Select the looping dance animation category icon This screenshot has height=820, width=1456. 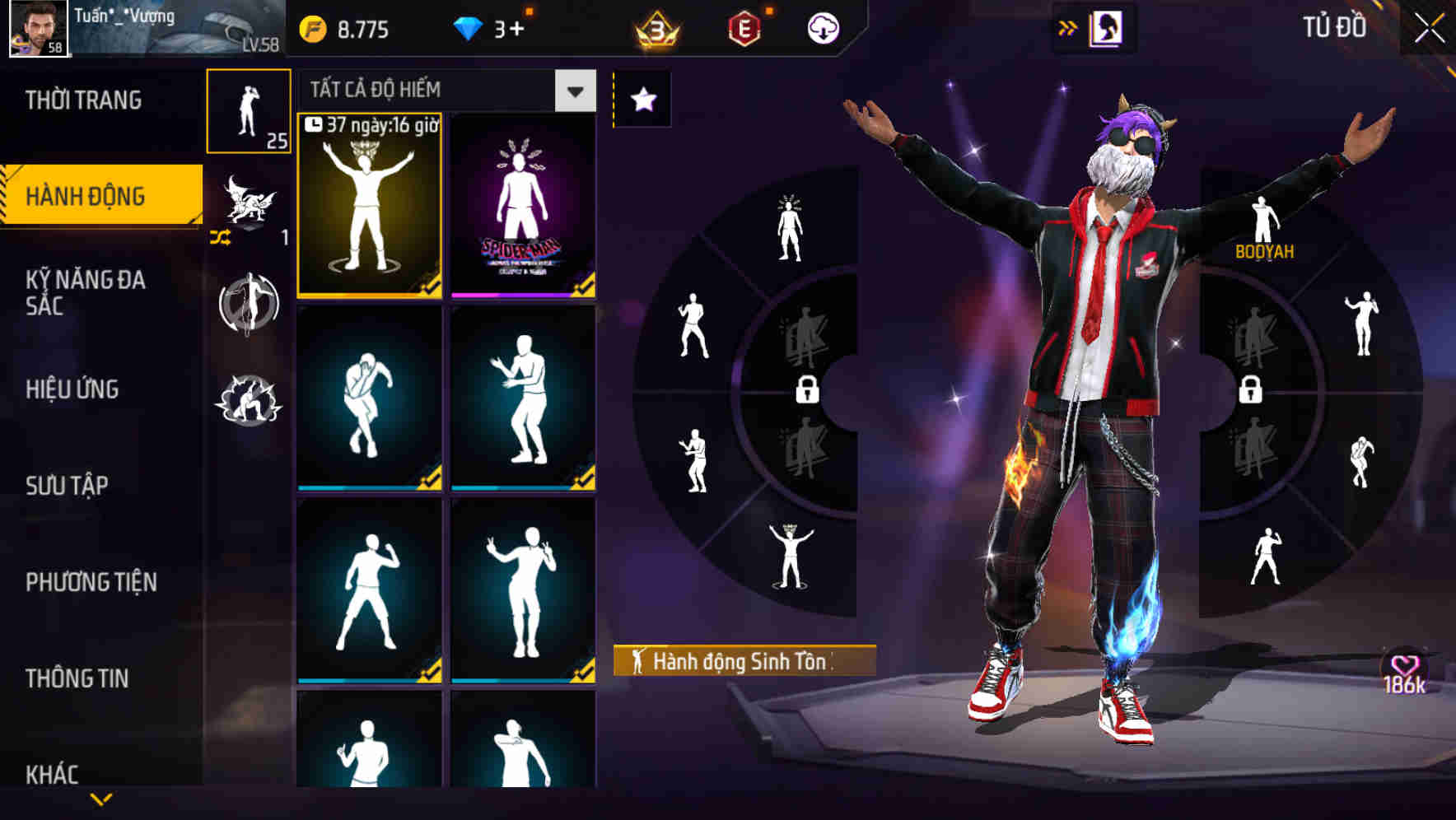(249, 305)
